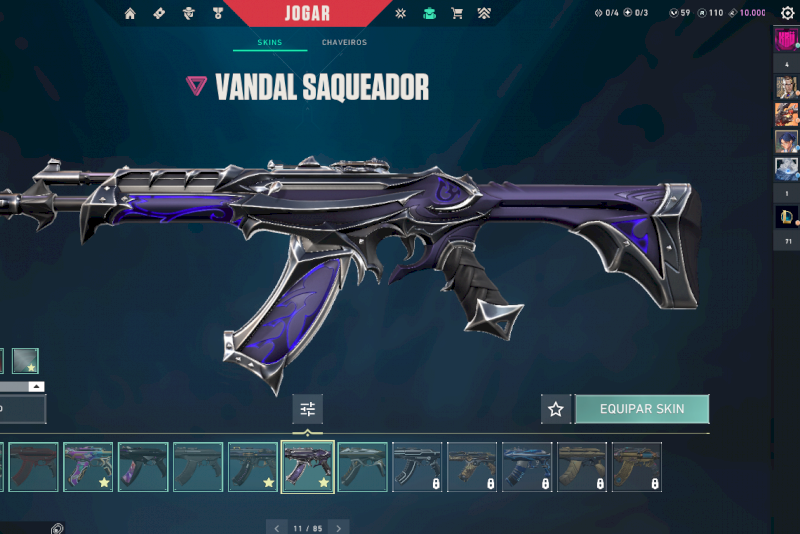The width and height of the screenshot is (800, 534).
Task: Open the store shopping cart
Action: (x=457, y=14)
